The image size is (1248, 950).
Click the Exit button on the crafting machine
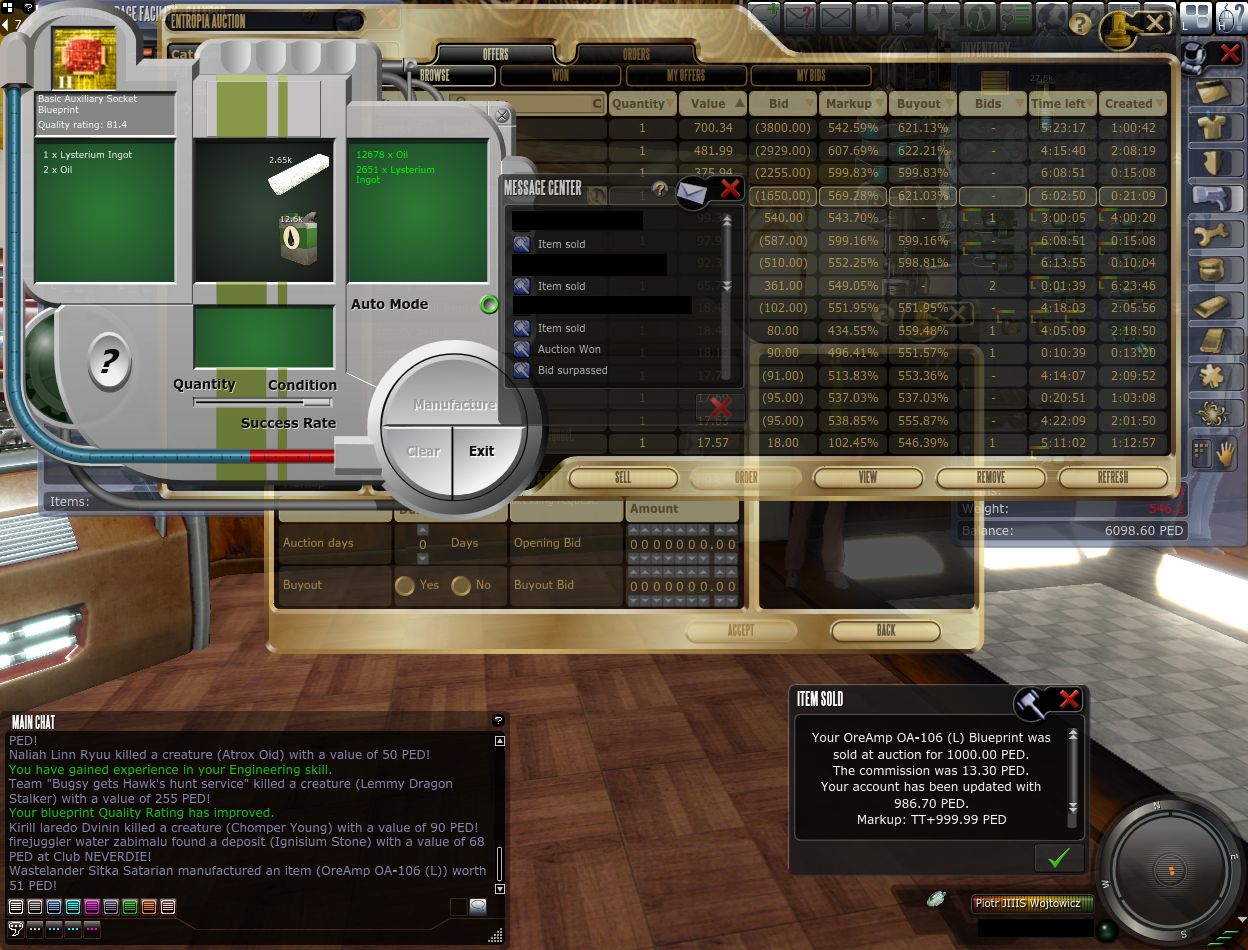482,451
